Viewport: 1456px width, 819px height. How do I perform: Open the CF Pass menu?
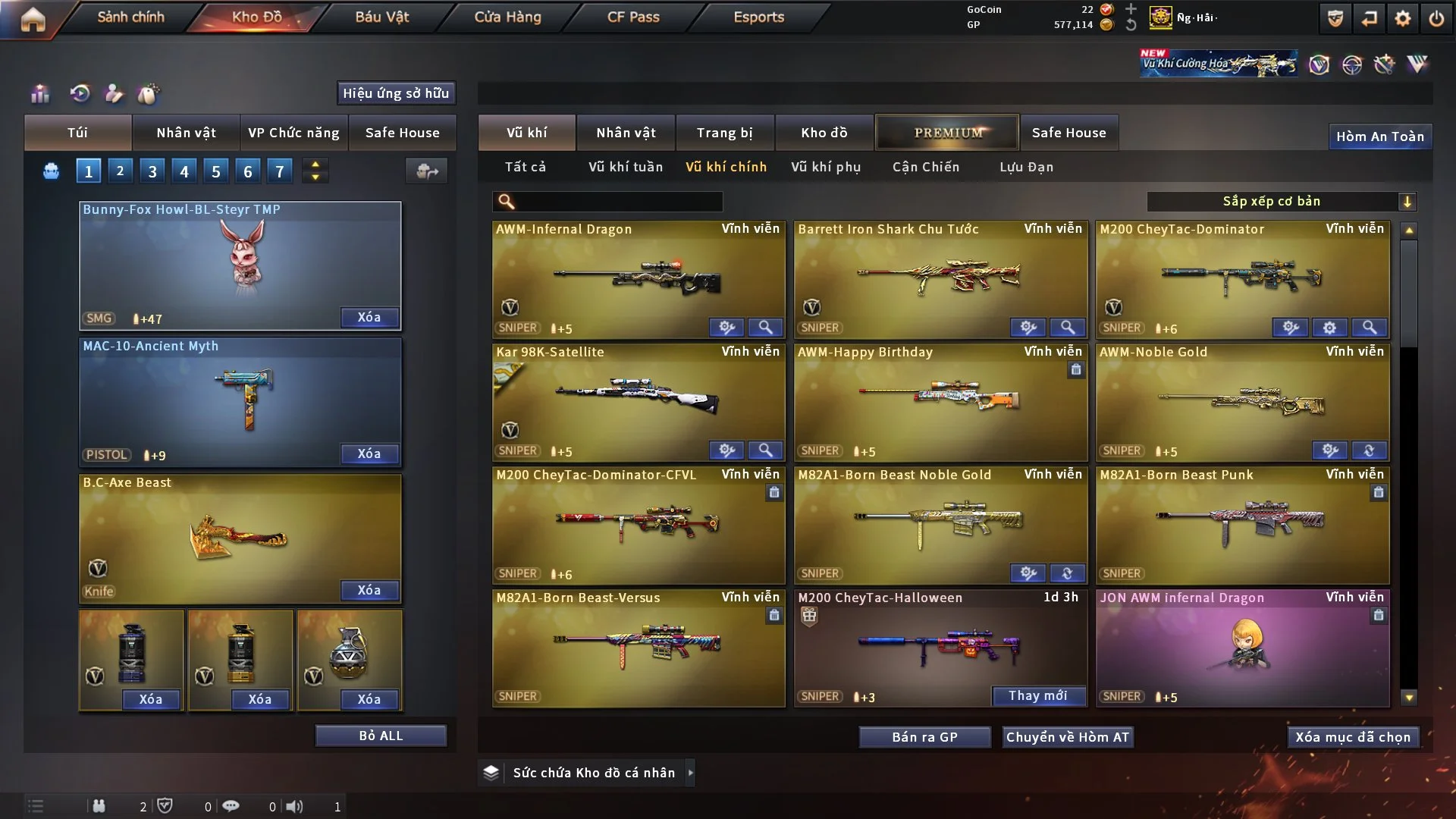[633, 17]
